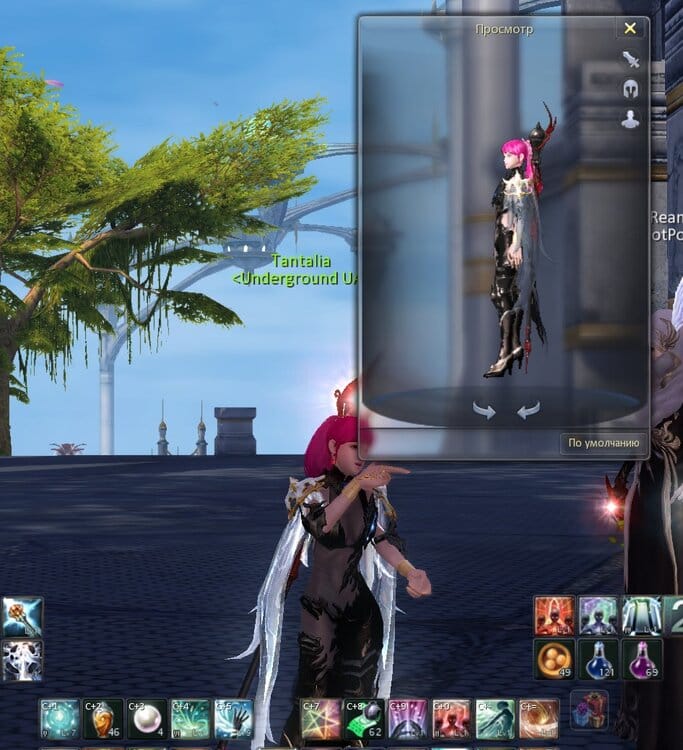Image resolution: width=683 pixels, height=750 pixels.
Task: Activate the orange swirl skill
Action: (539, 719)
